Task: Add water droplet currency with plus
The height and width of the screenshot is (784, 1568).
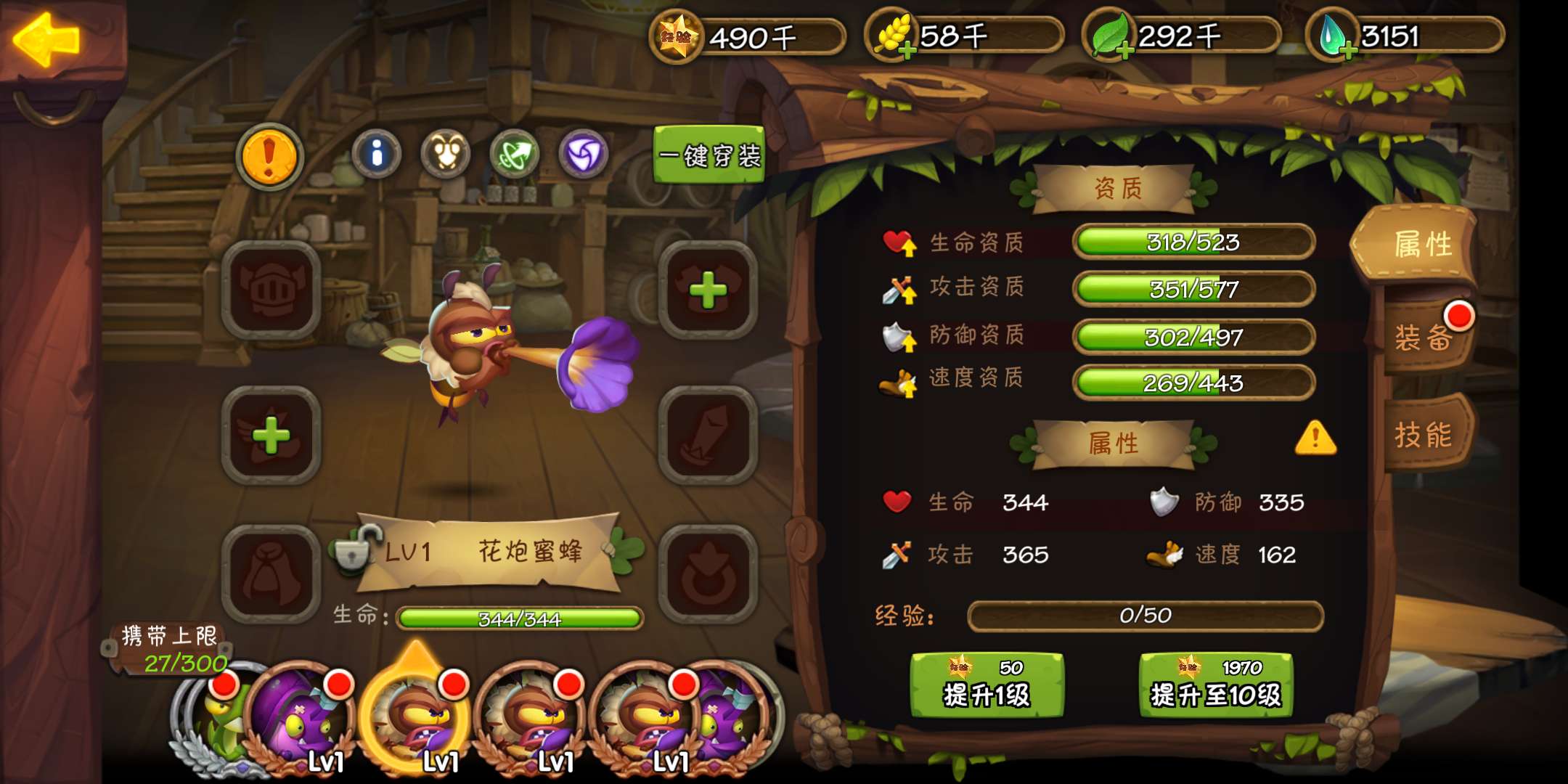Action: coord(1348,49)
